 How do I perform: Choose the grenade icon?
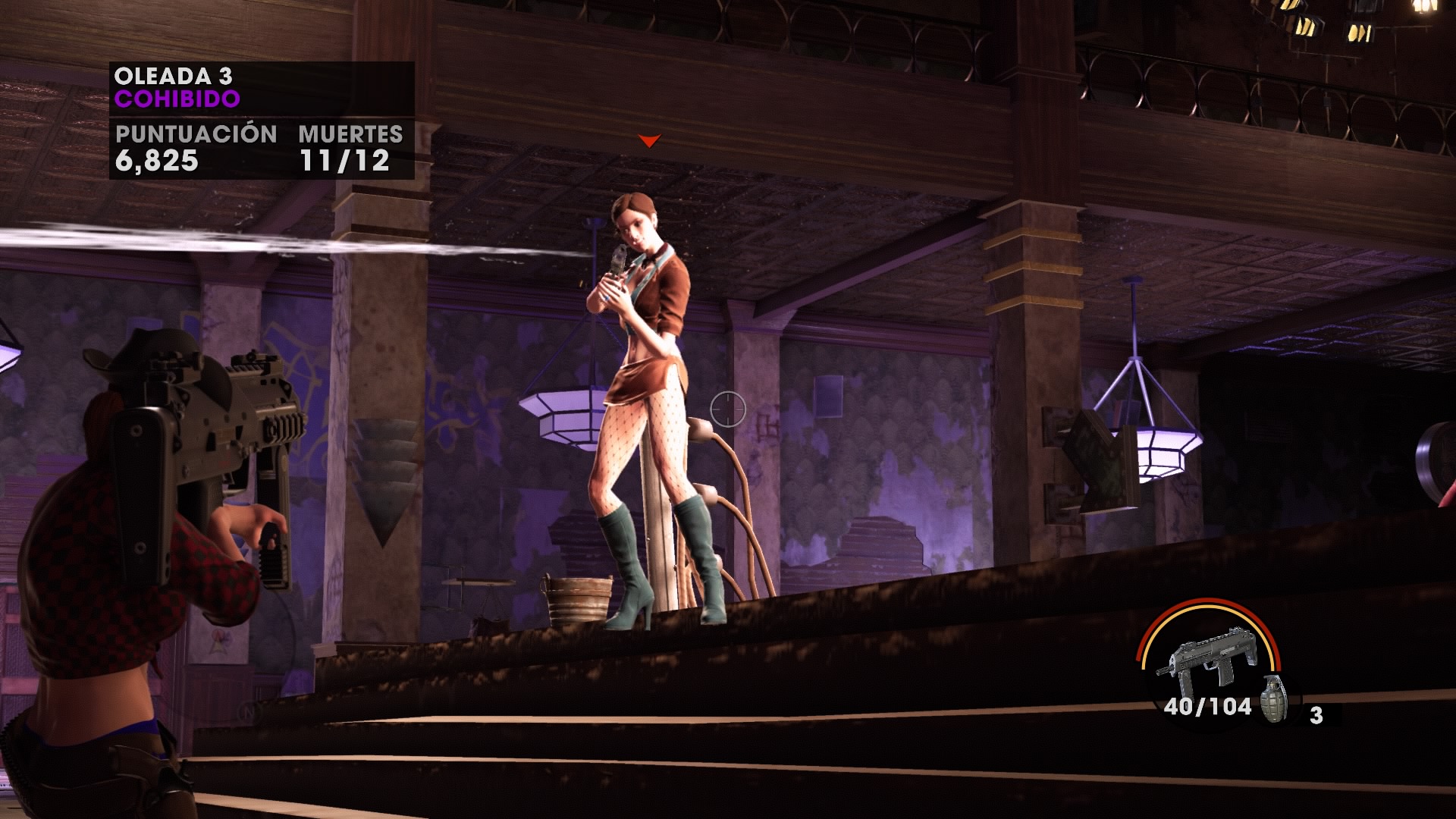click(1273, 698)
